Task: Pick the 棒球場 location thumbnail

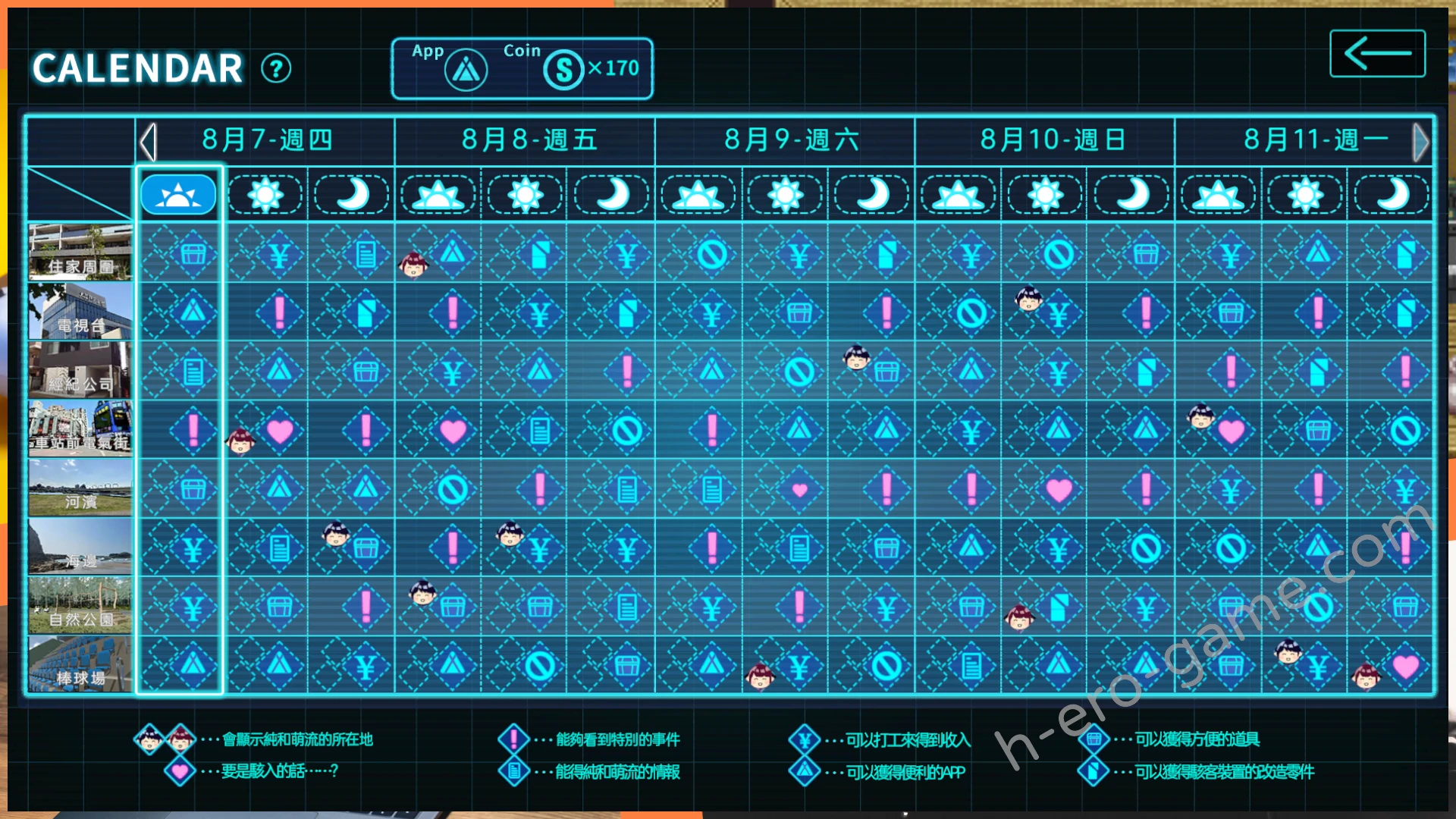Action: (80, 664)
